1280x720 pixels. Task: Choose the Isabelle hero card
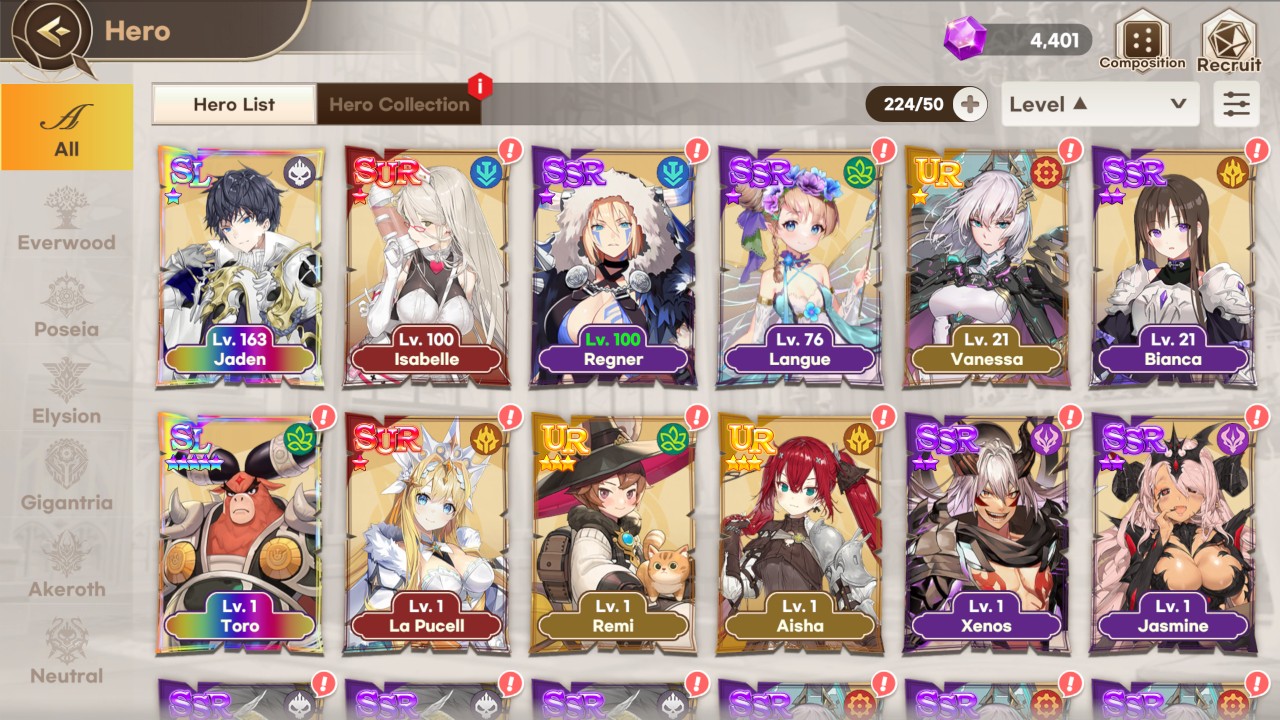coord(427,267)
